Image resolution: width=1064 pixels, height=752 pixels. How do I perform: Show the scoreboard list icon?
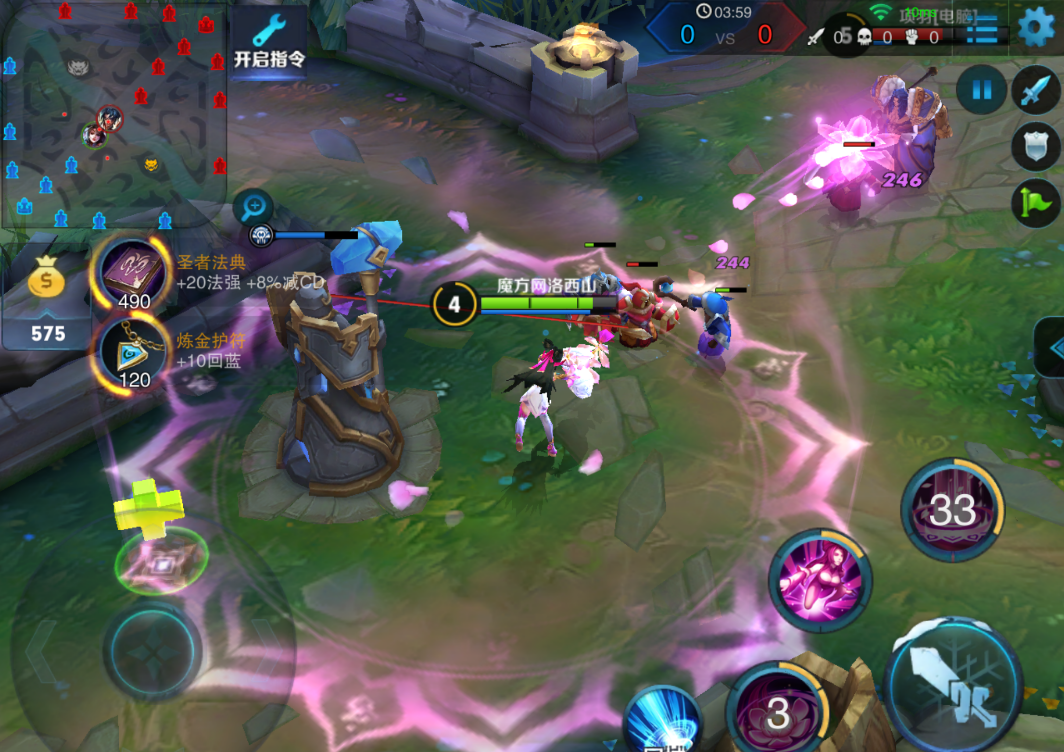[981, 28]
